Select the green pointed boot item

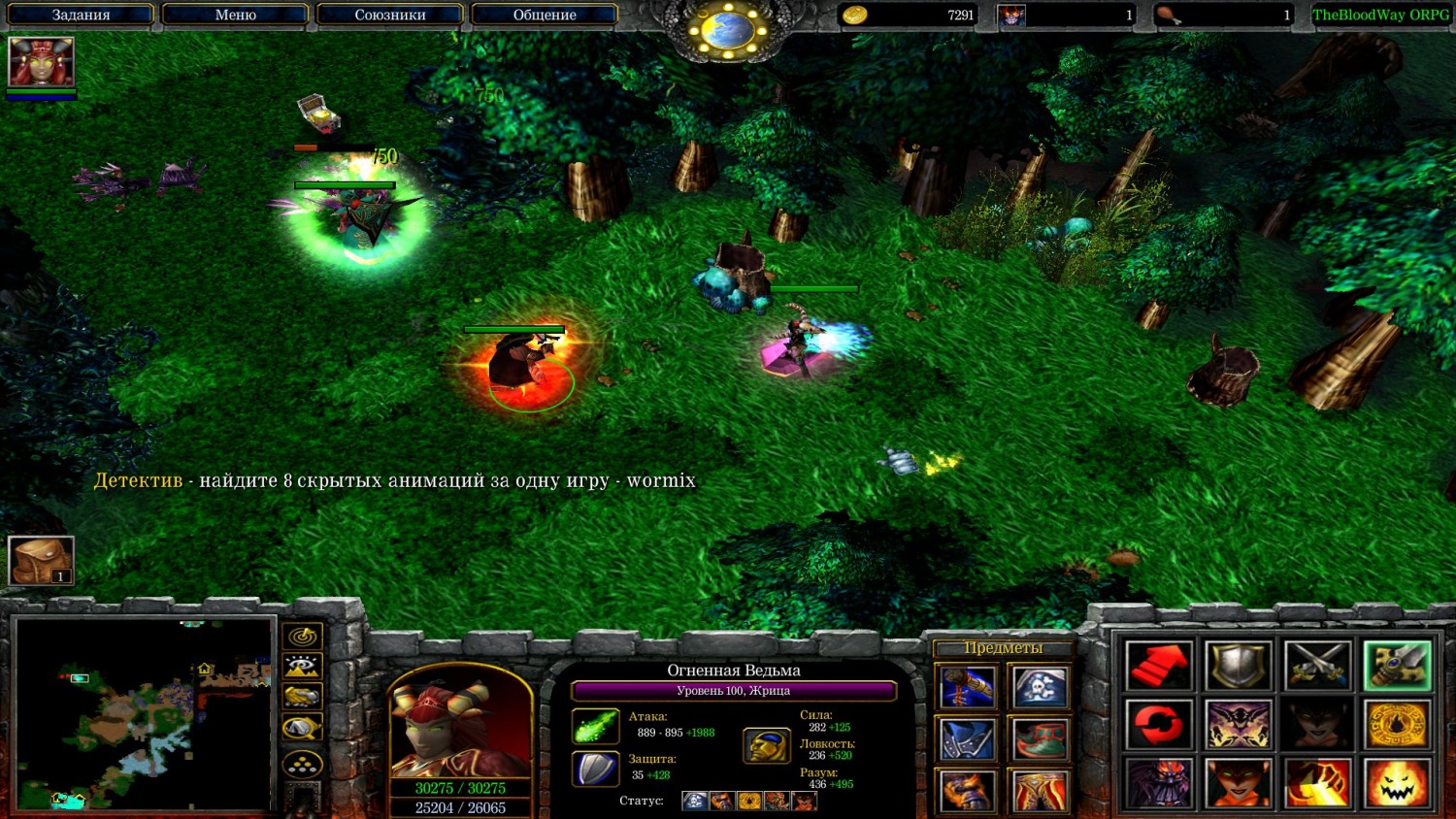tap(1040, 739)
